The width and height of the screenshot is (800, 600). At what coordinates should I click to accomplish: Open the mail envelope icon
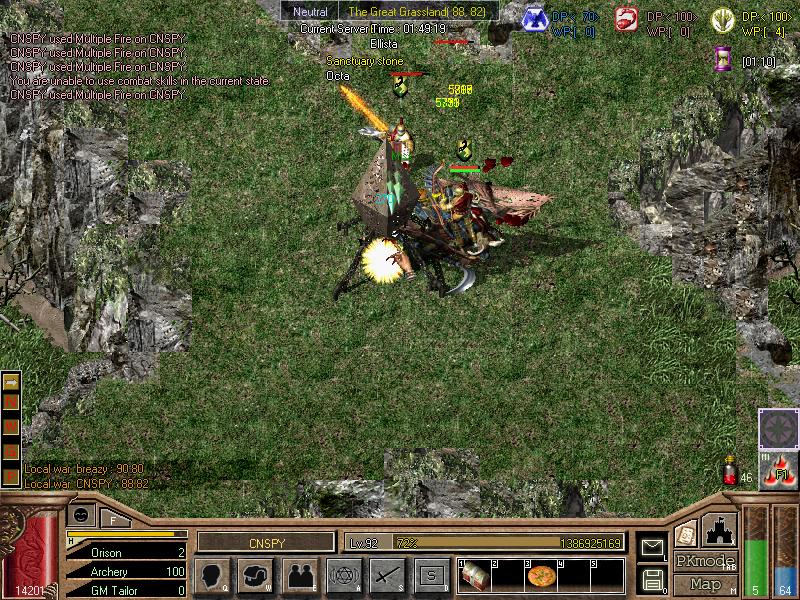click(653, 547)
